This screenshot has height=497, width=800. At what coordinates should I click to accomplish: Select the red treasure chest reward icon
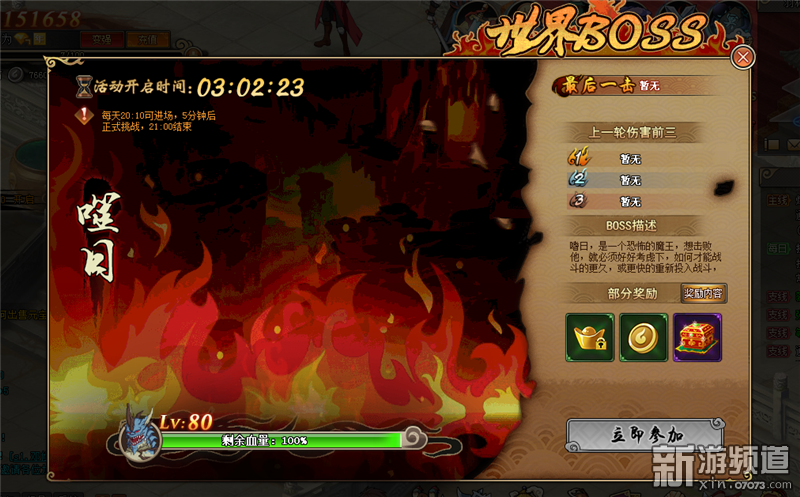[x=696, y=337]
